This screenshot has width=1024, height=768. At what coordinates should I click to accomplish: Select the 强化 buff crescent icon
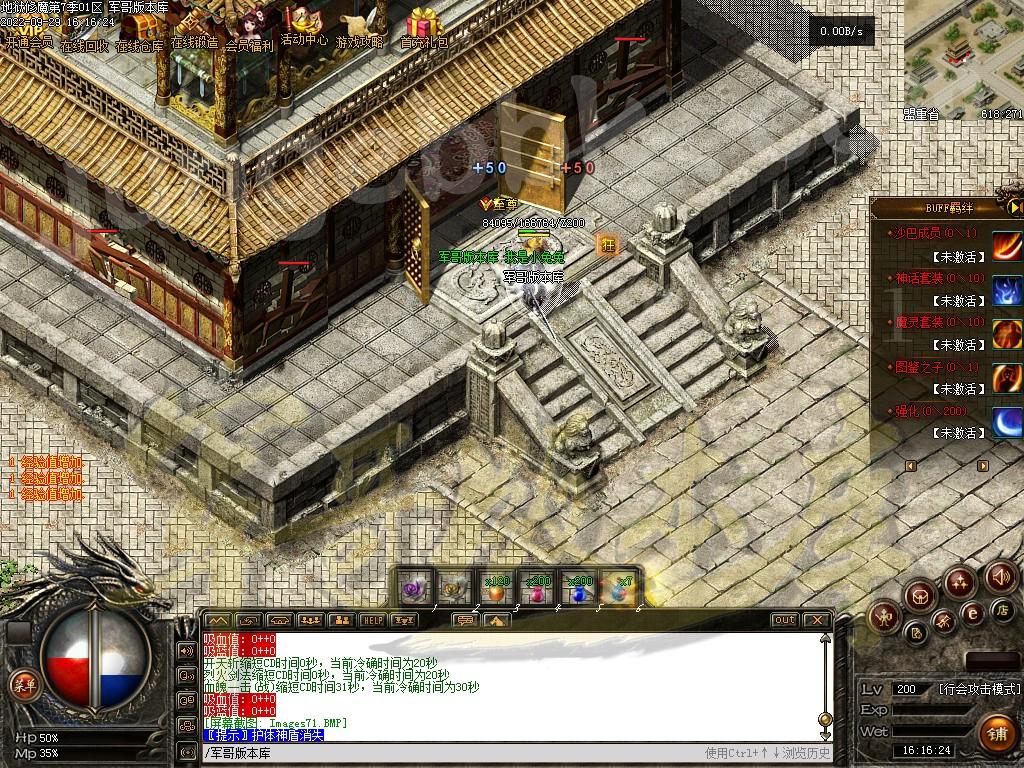1006,423
